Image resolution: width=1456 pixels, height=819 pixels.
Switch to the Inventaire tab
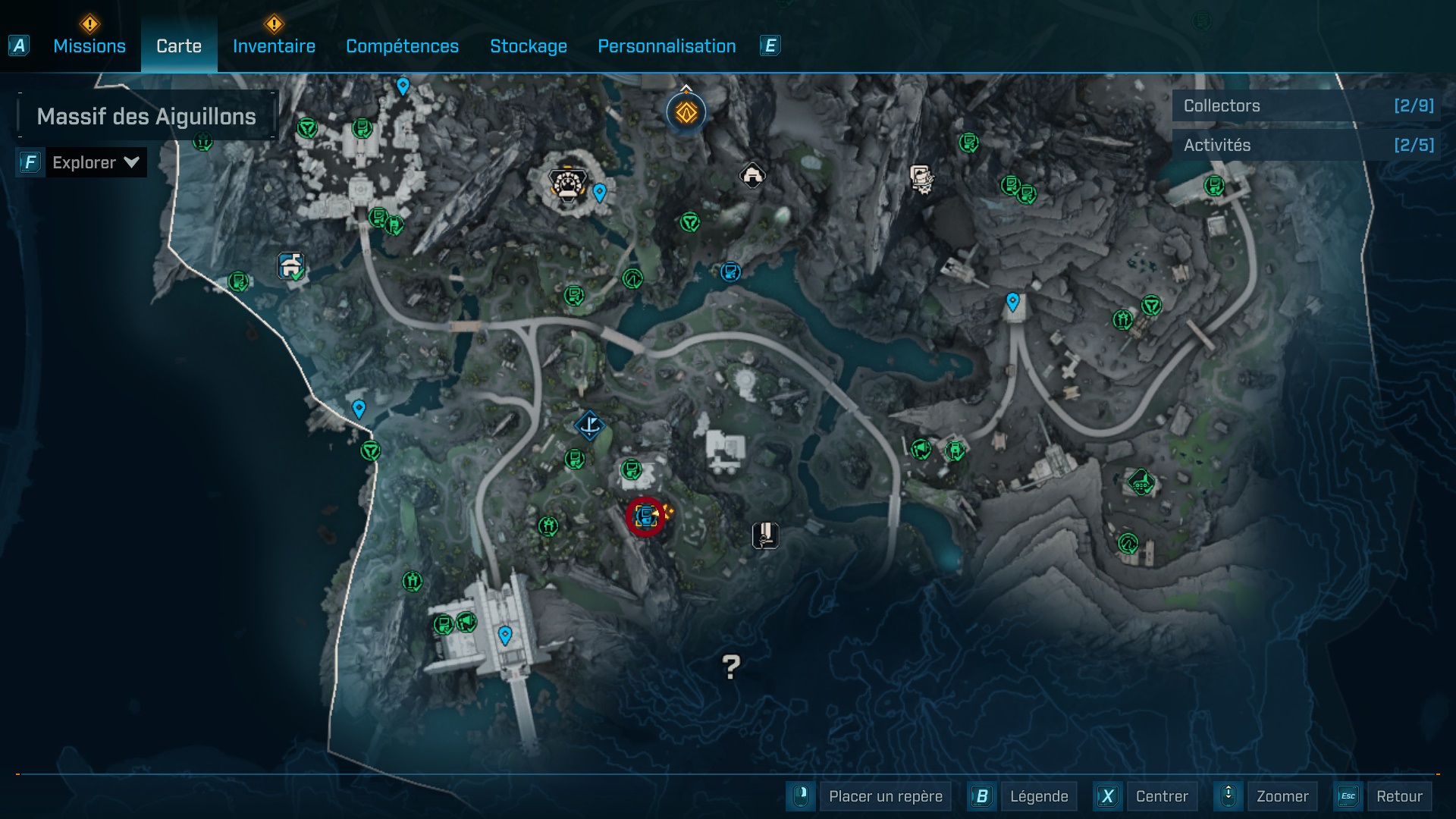pyautogui.click(x=274, y=46)
